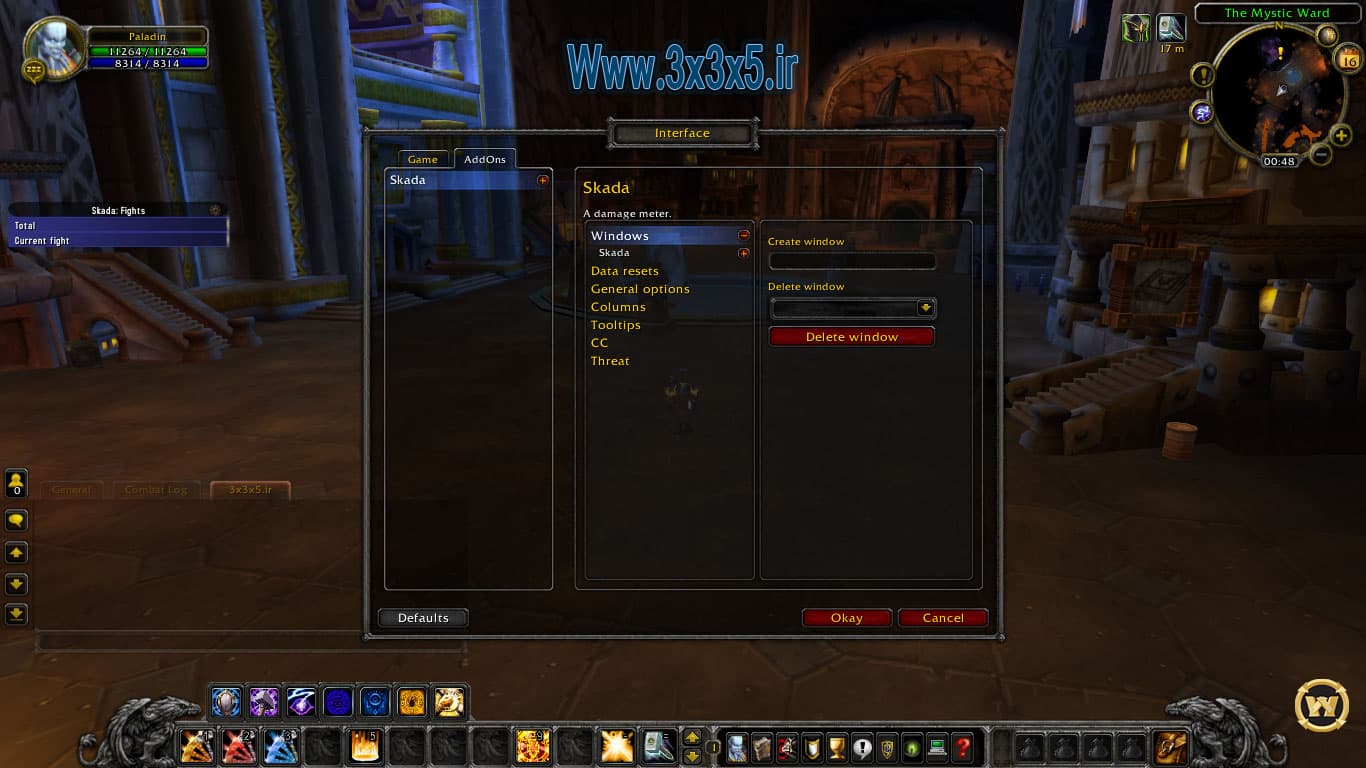Screen dimensions: 1366x768
Task: Open minimap tracking options
Action: tap(1326, 35)
